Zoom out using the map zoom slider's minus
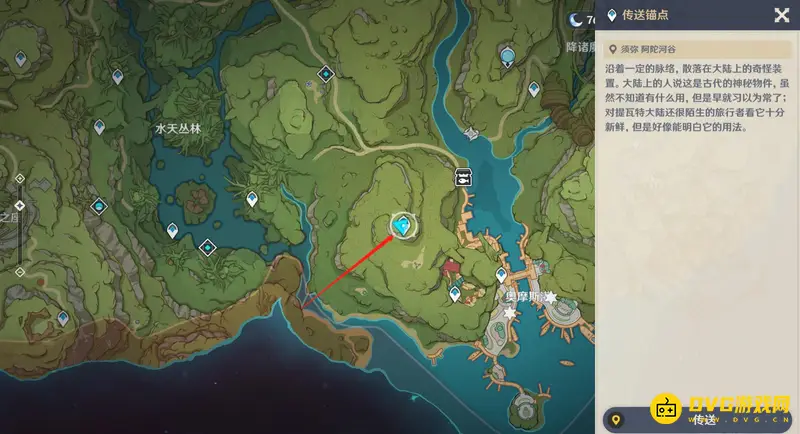The width and height of the screenshot is (800, 434). point(19,271)
